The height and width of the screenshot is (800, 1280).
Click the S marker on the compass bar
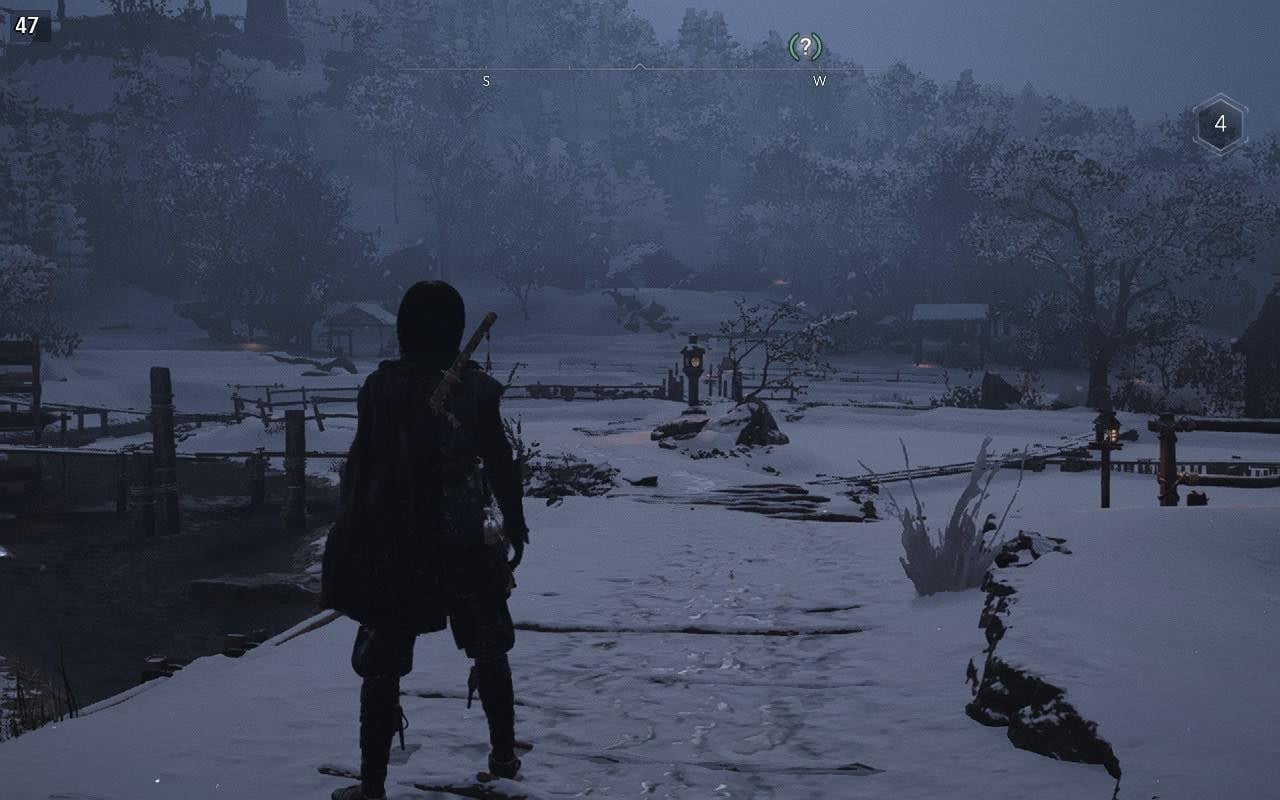tap(486, 80)
